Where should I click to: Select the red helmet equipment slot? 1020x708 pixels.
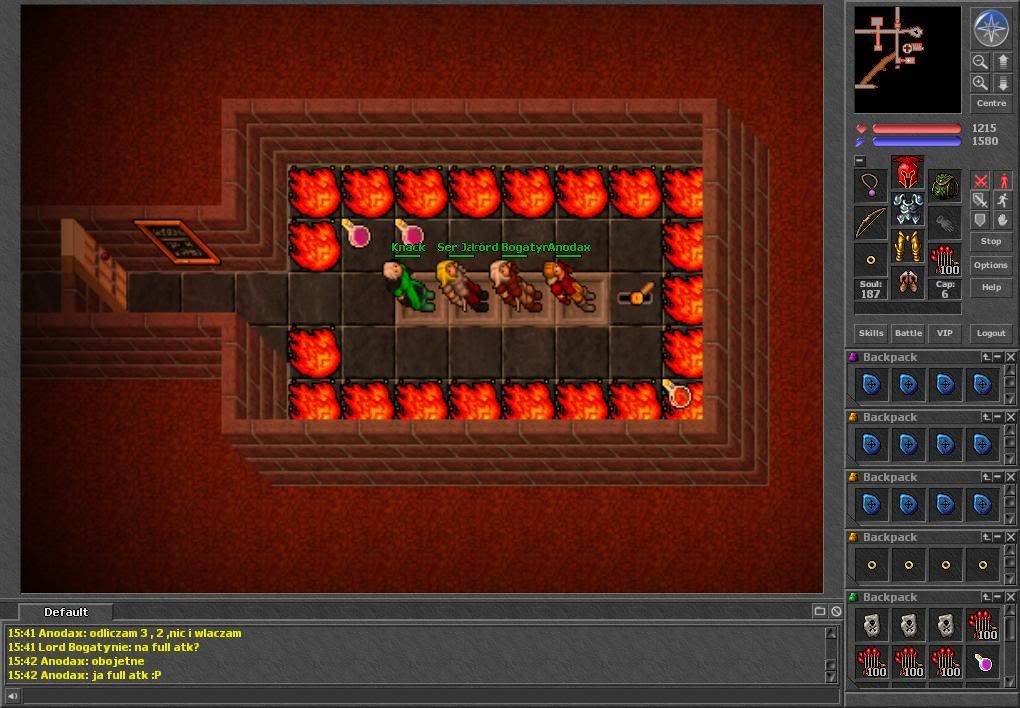(x=907, y=172)
